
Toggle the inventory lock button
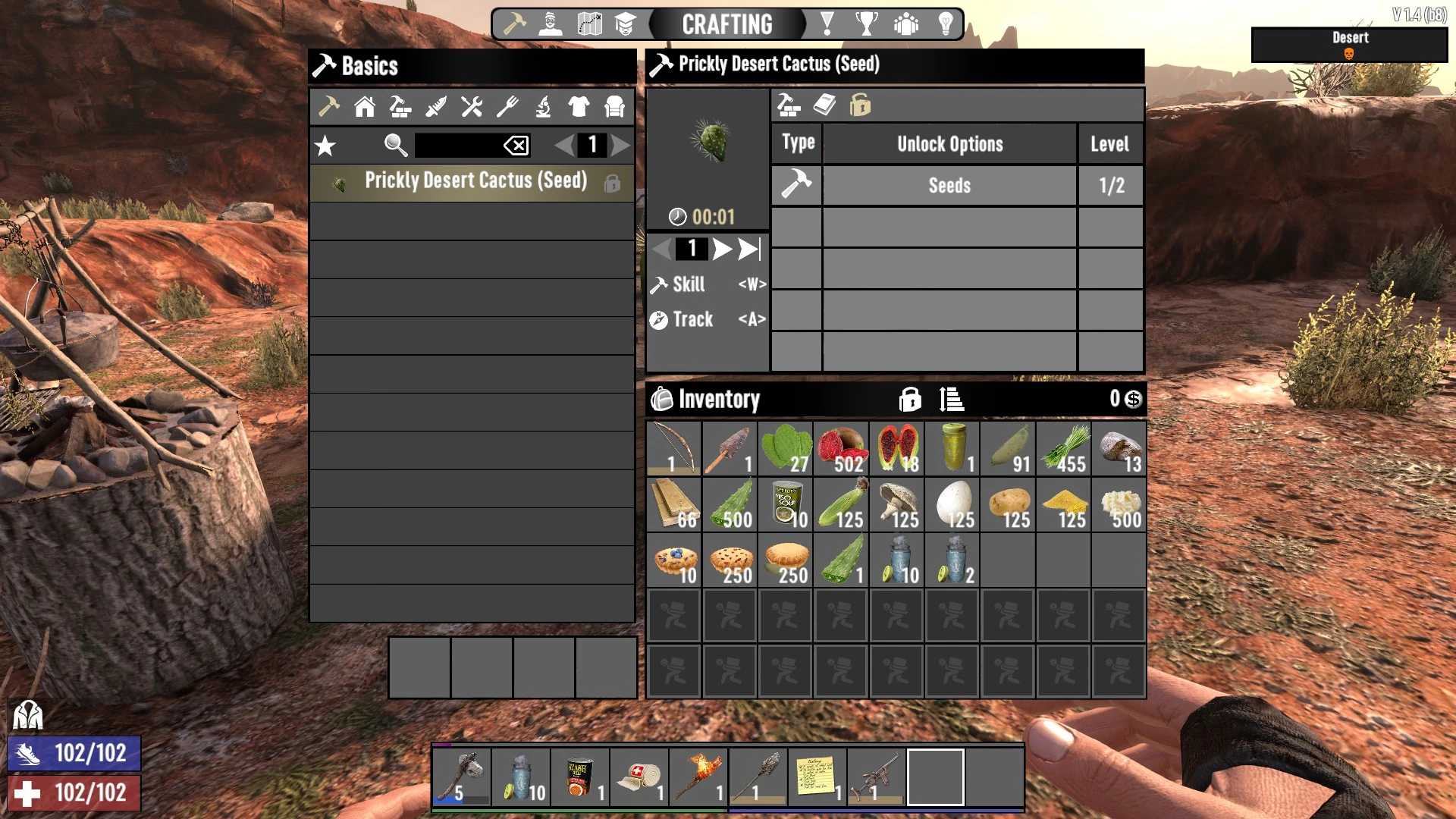[910, 399]
